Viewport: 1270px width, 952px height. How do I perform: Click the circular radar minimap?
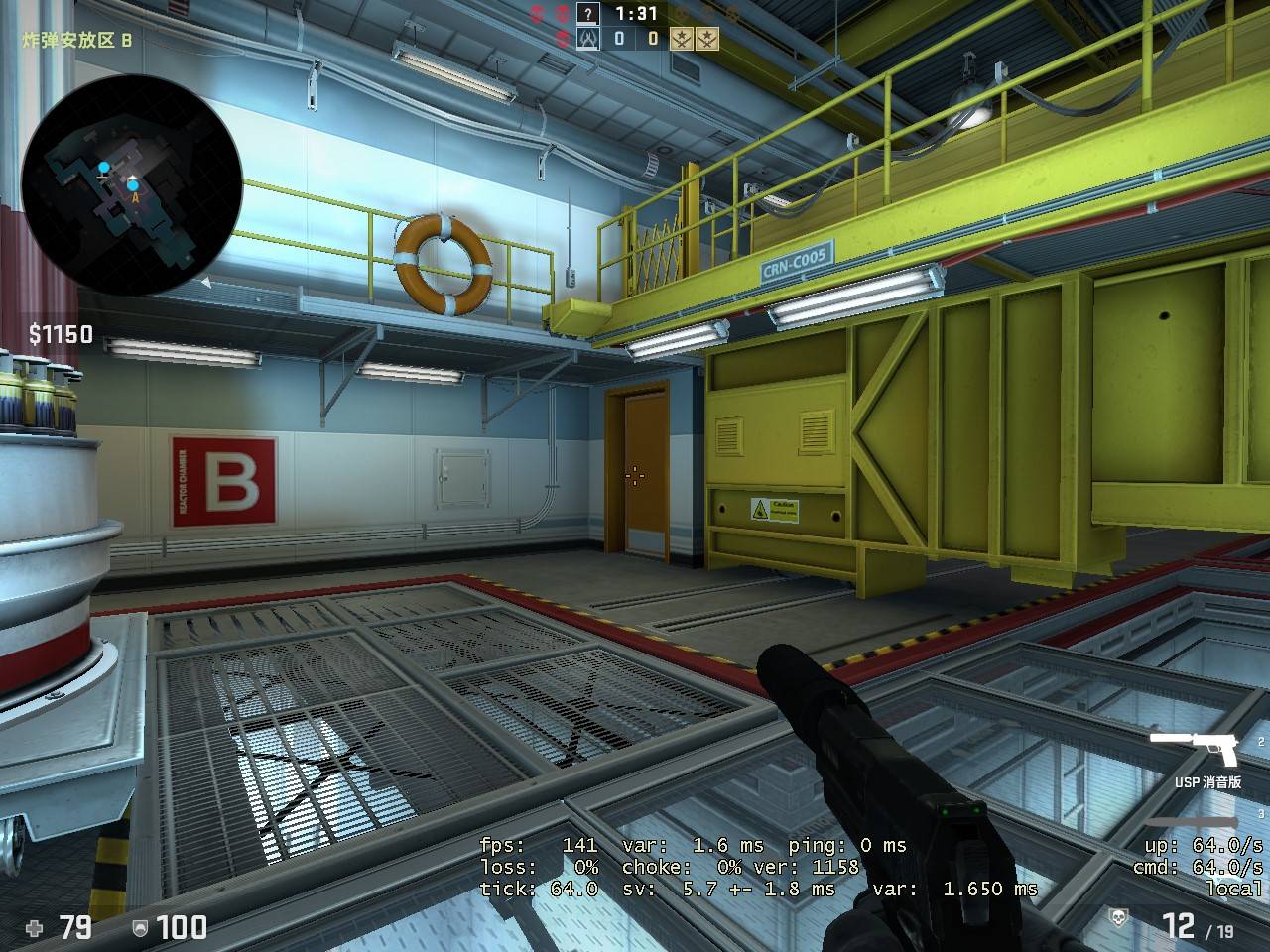point(131,185)
